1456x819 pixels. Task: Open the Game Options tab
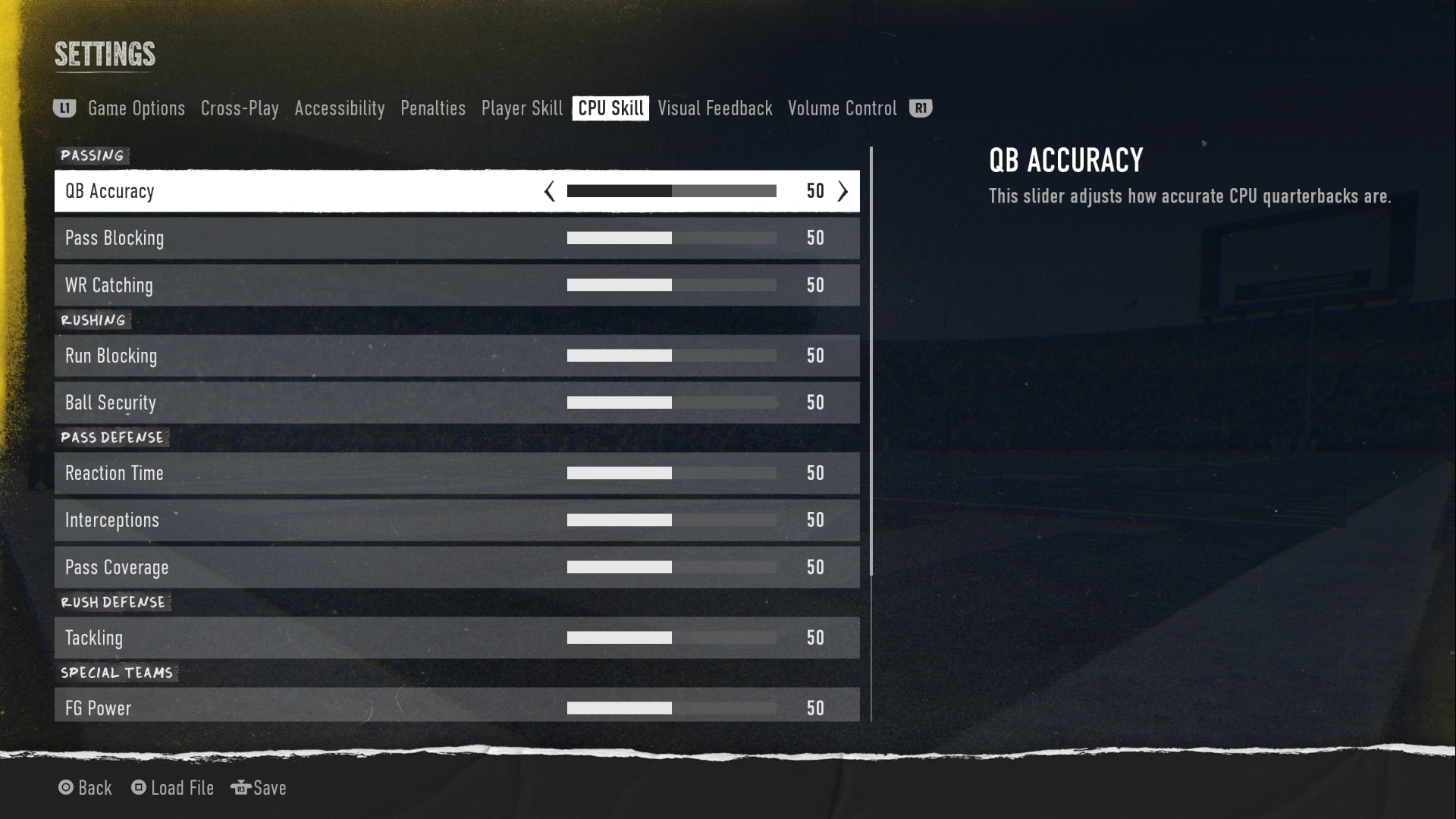136,108
